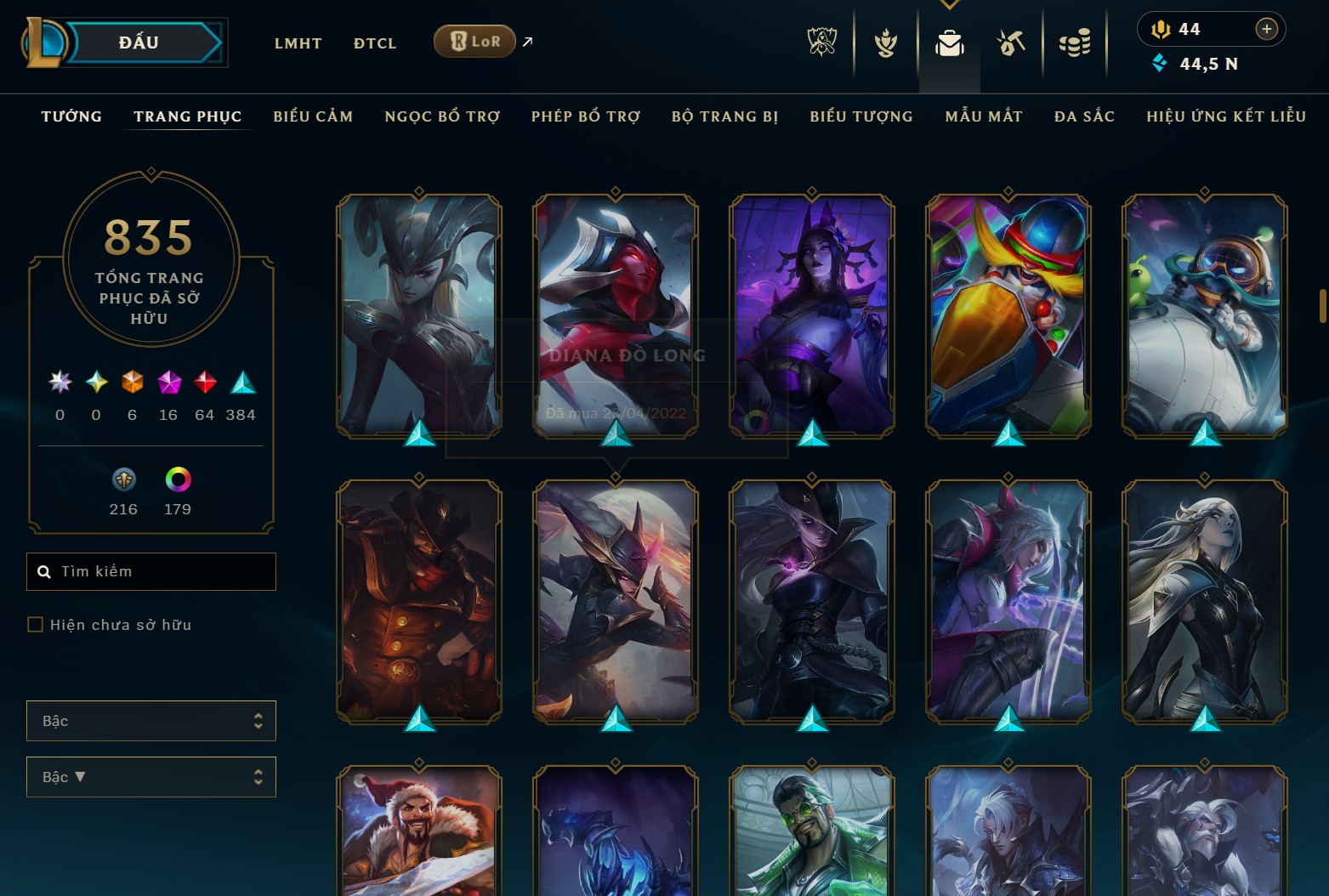Click the chroma shield icon showing 216
The width and height of the screenshot is (1329, 896).
(123, 480)
